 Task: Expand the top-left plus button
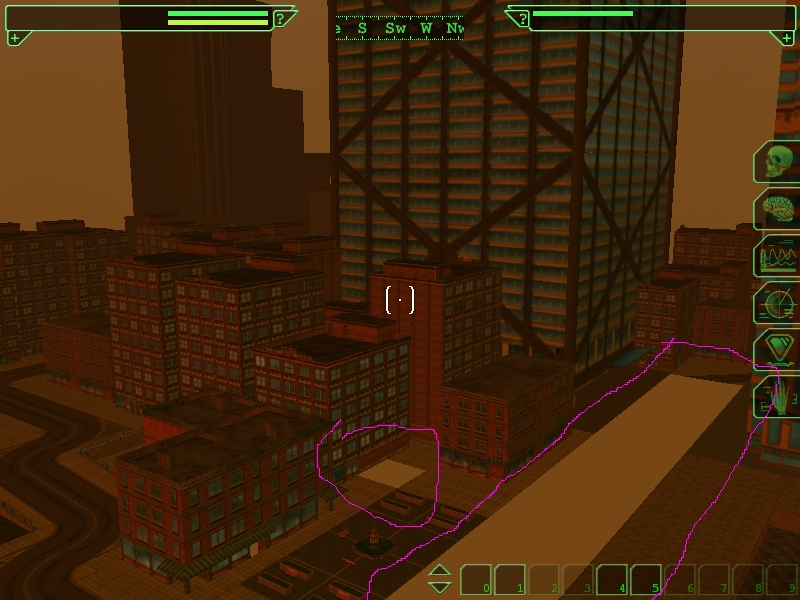point(14,38)
